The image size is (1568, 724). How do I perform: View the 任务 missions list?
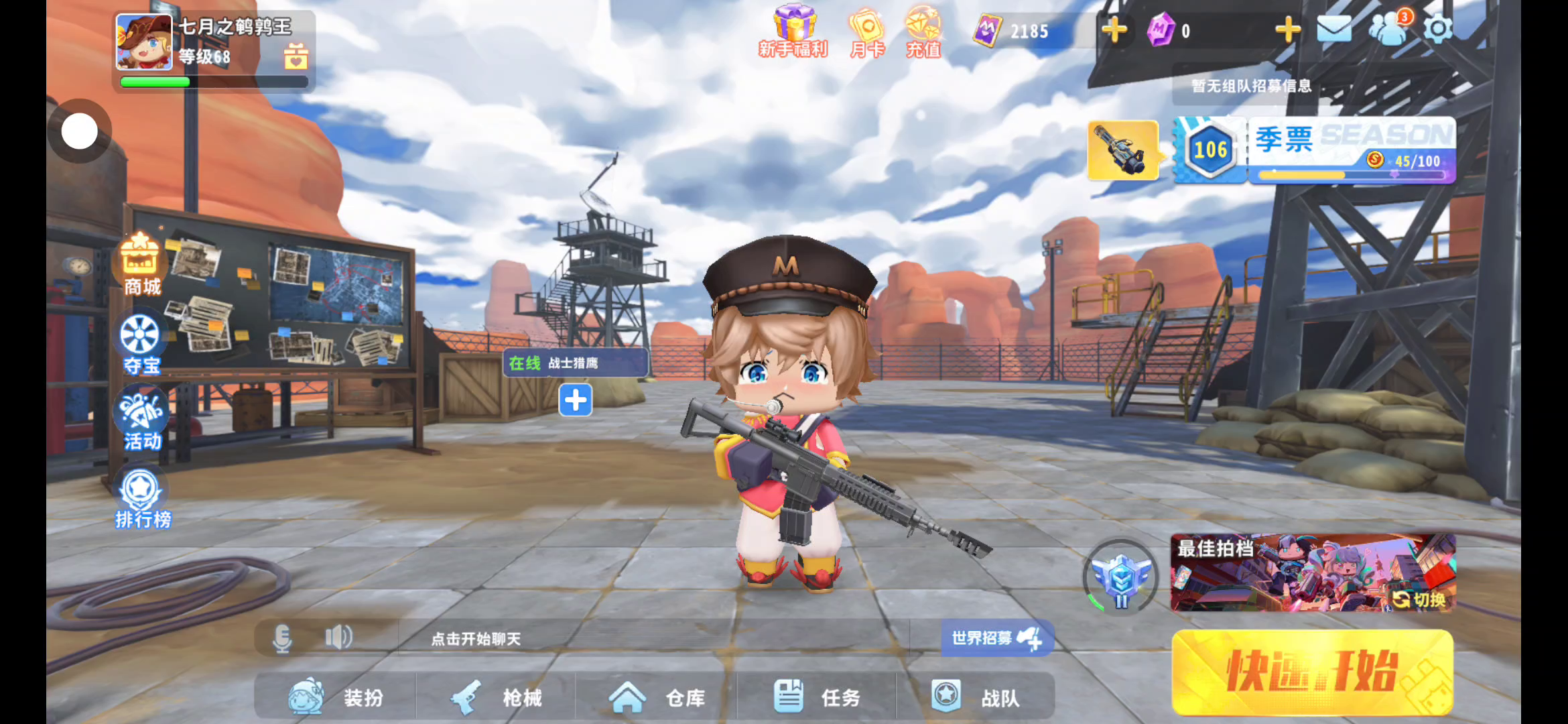pyautogui.click(x=816, y=697)
